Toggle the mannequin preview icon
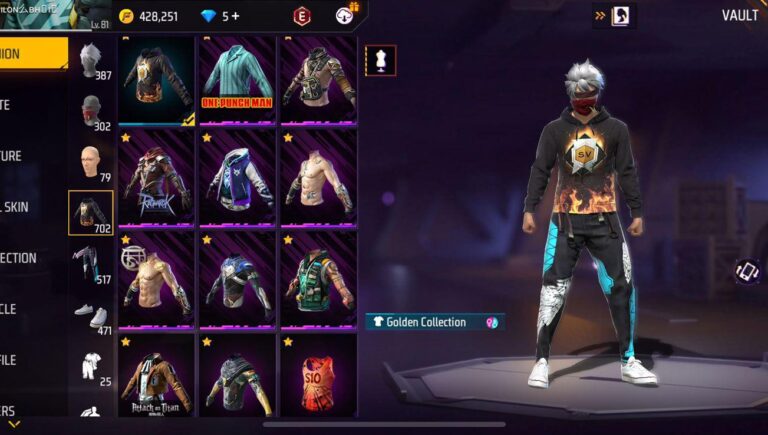The height and width of the screenshot is (435, 768). [380, 60]
